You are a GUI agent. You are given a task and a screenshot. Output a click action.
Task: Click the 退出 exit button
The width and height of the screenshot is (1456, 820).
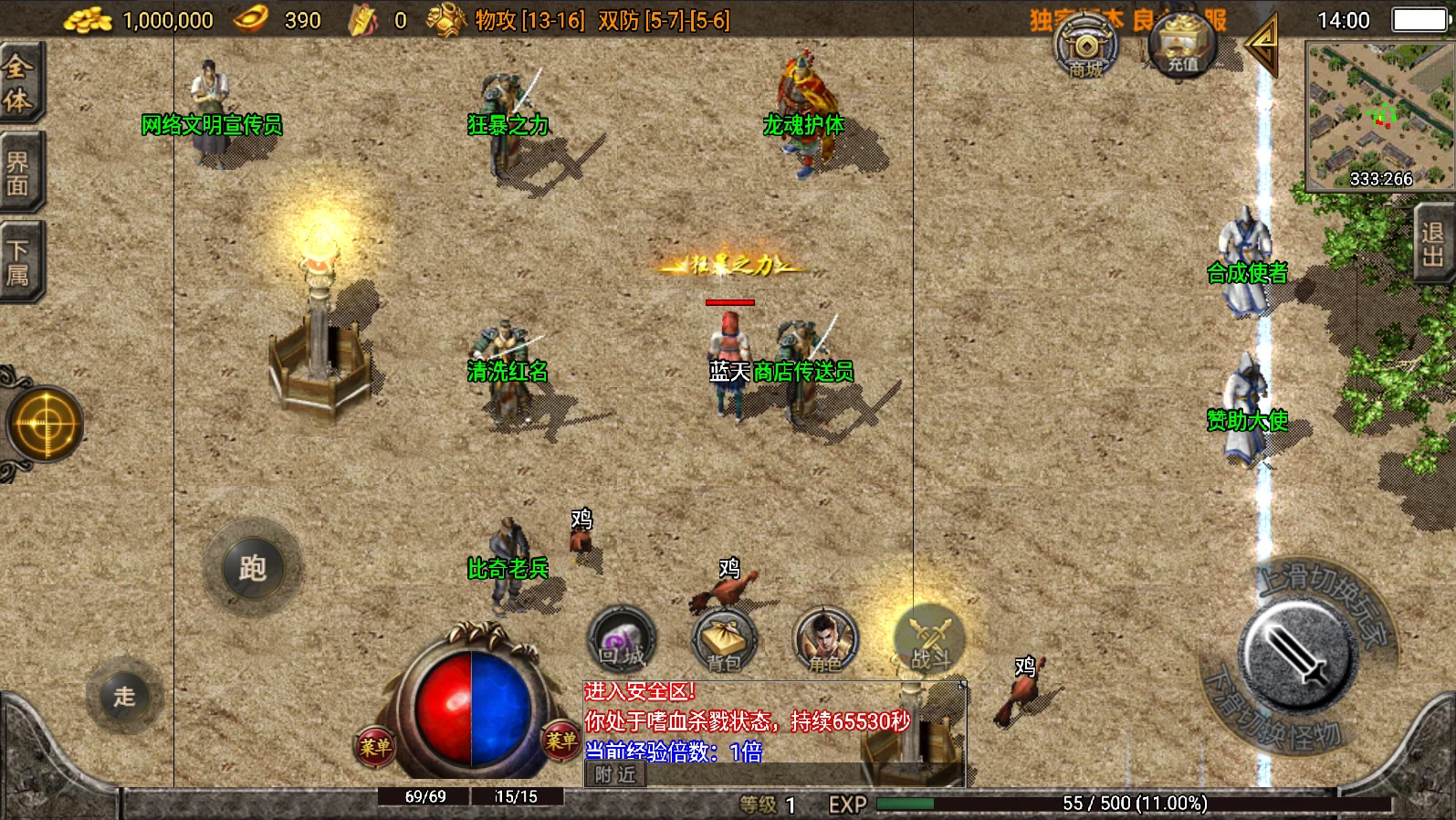(1433, 244)
